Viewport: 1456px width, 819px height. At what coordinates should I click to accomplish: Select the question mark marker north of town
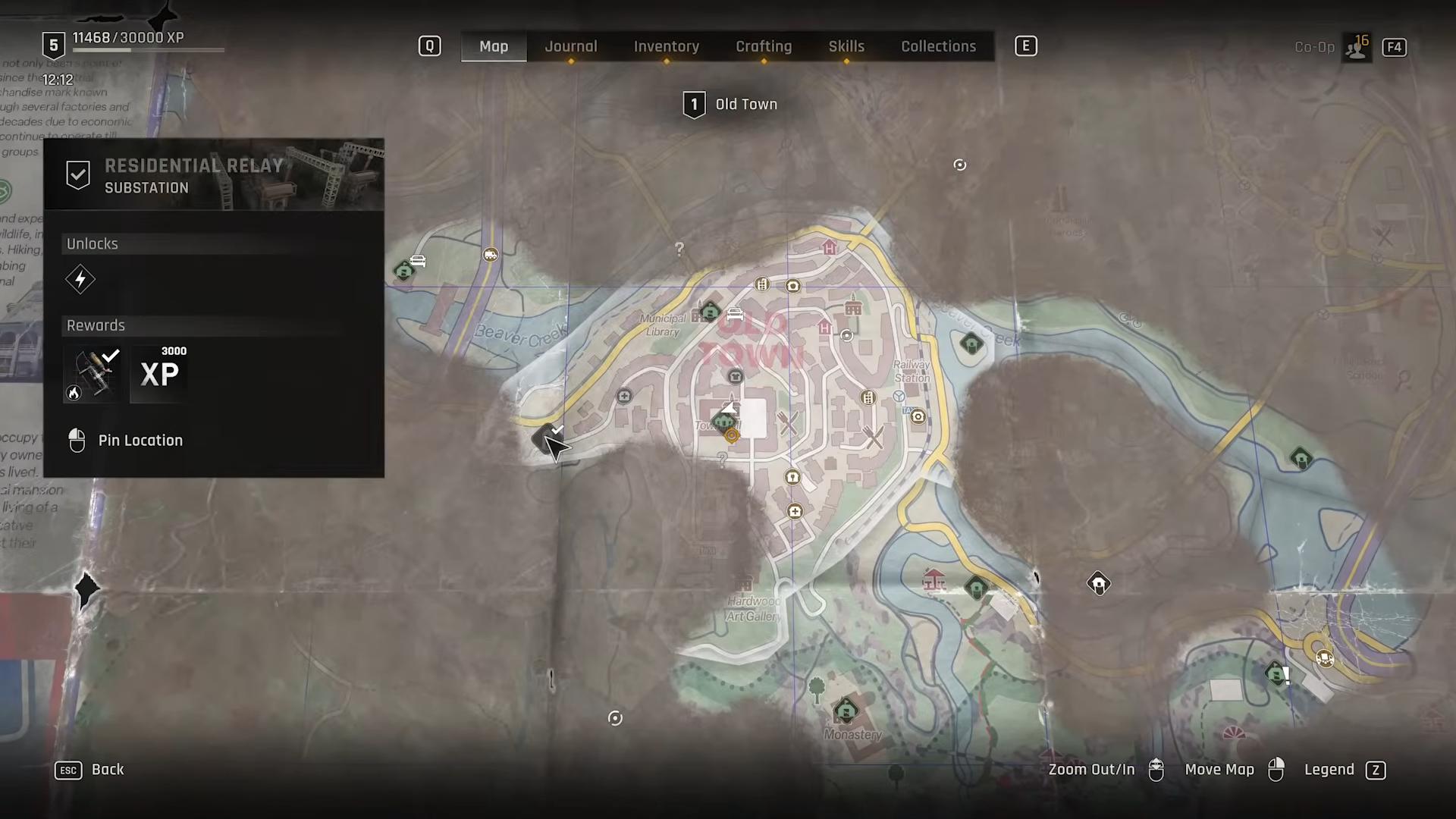pos(679,249)
